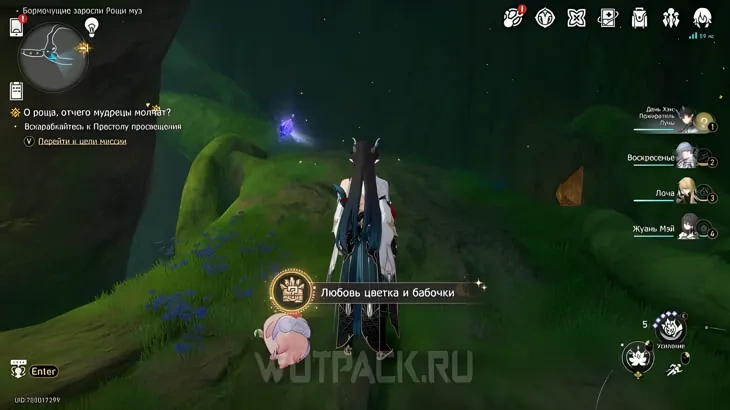Use the lotus flower attack button
Image resolution: width=730 pixels, height=410 pixels.
pos(636,357)
